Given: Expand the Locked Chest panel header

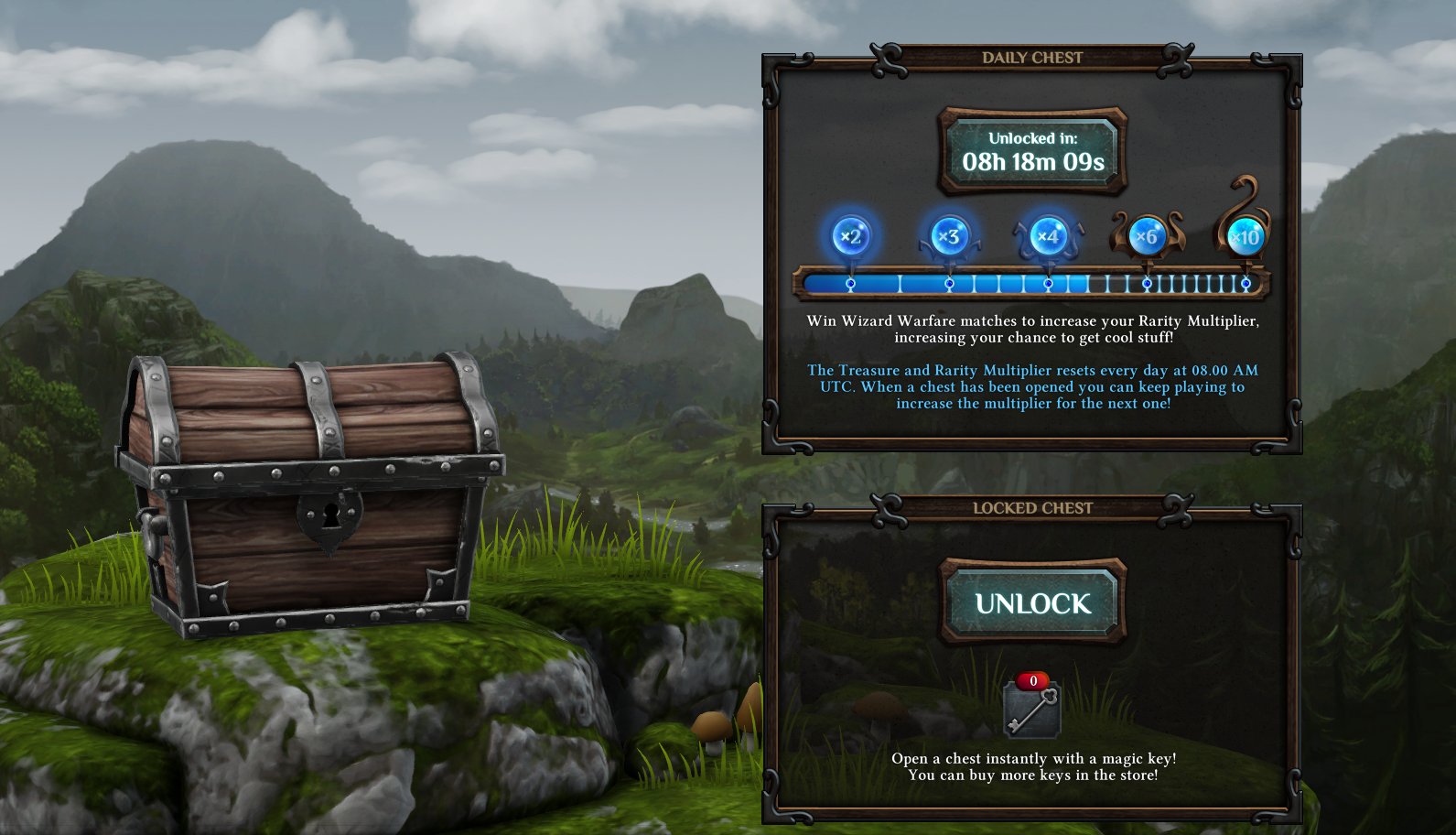Looking at the screenshot, I should click(1031, 508).
